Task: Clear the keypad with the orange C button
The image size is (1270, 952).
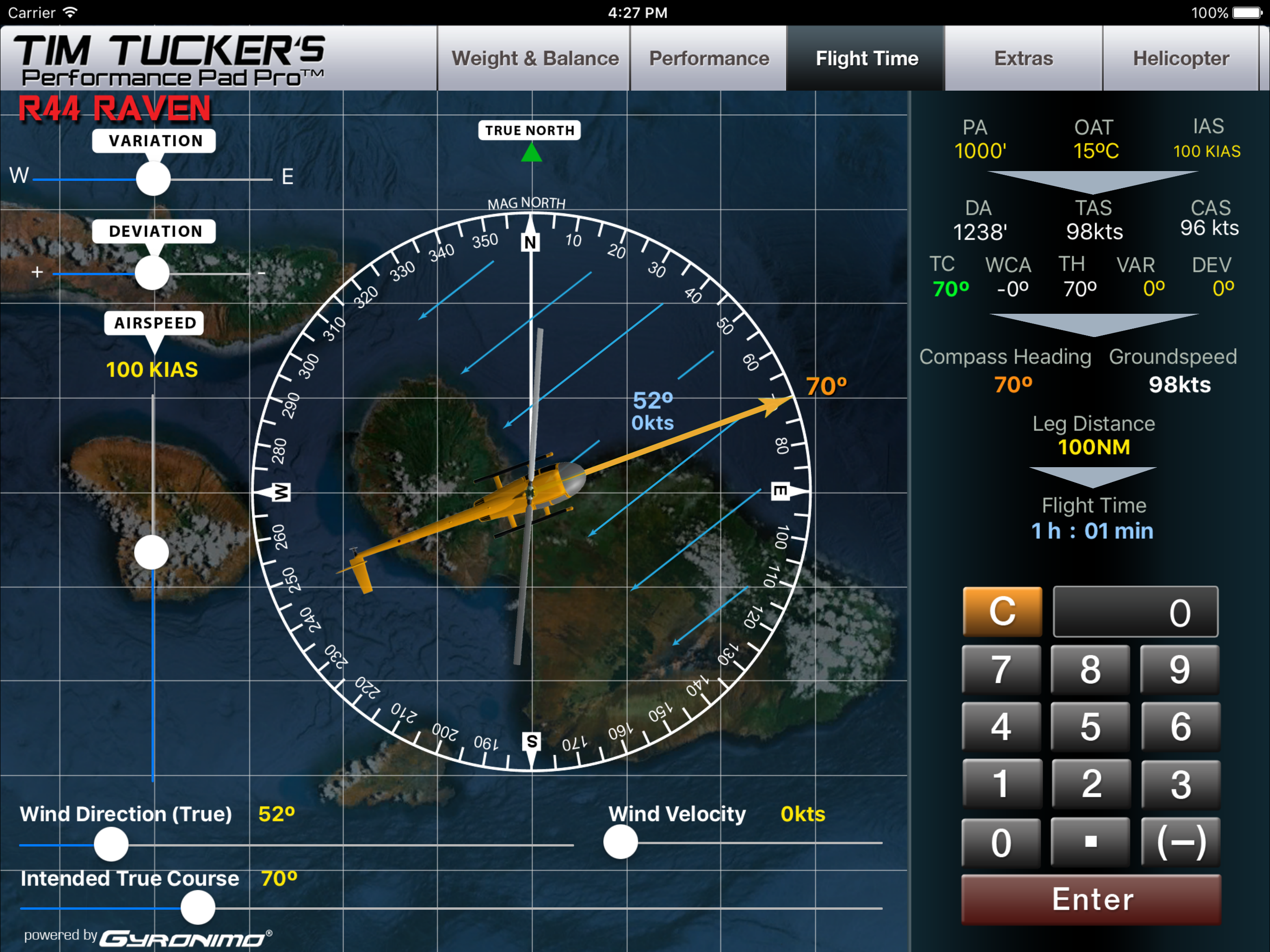Action: [1002, 612]
